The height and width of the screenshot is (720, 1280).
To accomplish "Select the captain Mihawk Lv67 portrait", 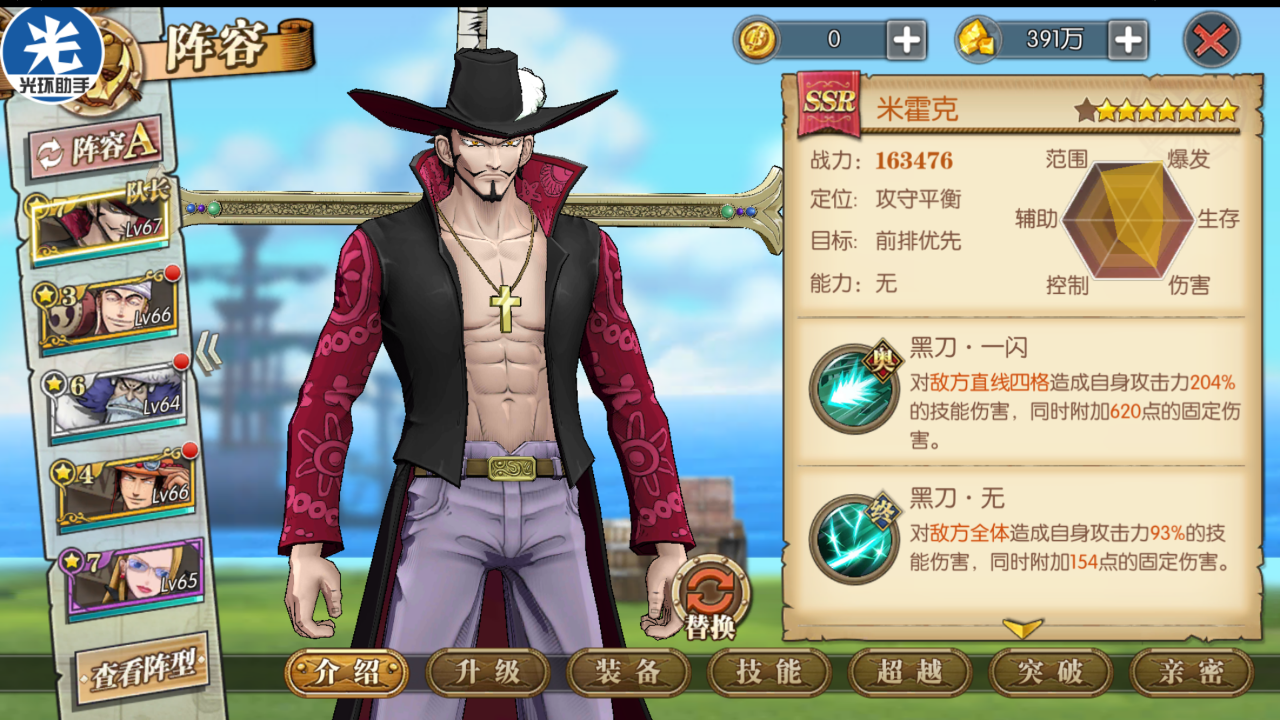I will pyautogui.click(x=100, y=223).
